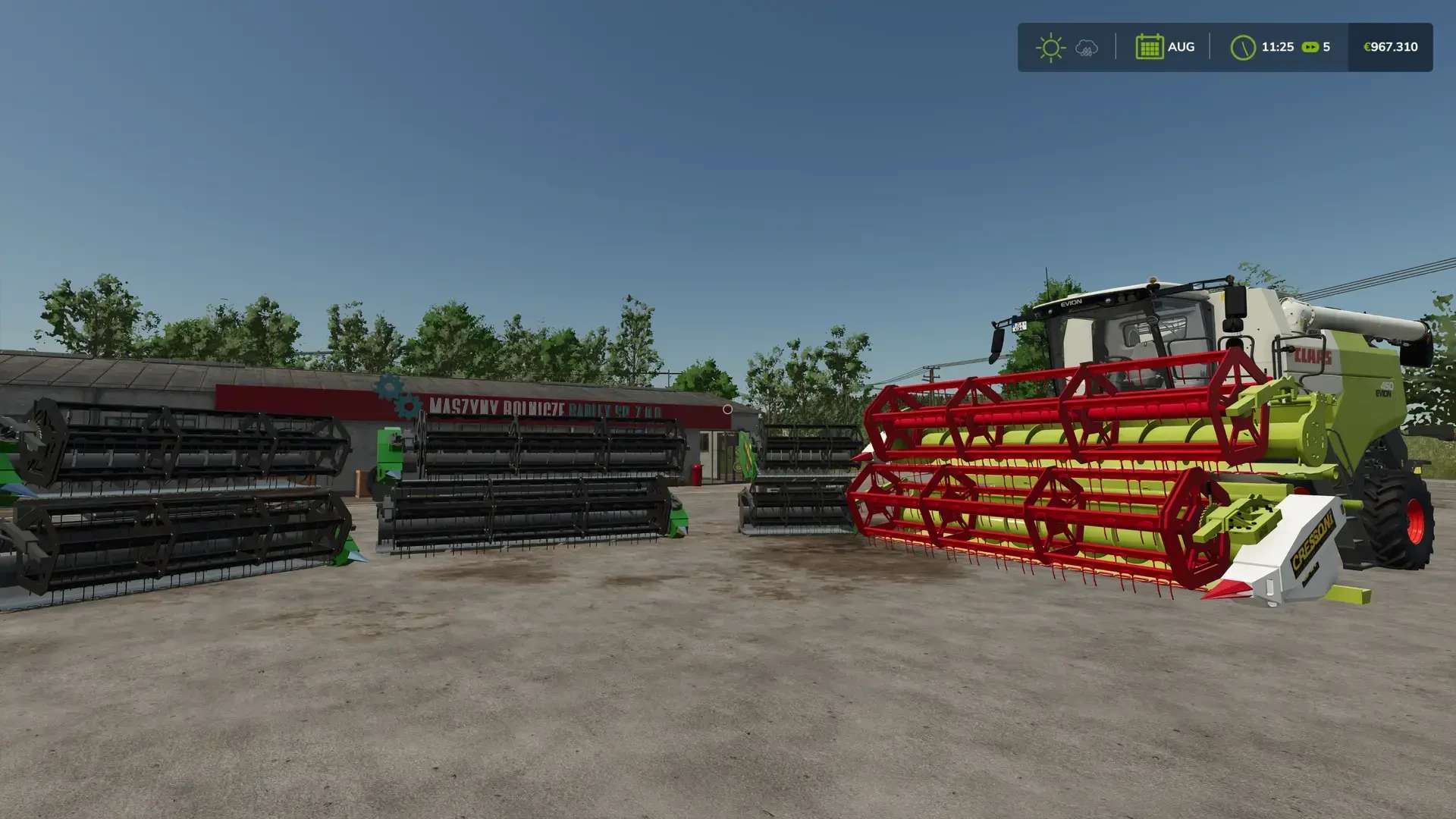Viewport: 1456px width, 819px height.
Task: Click the green calendar icon beside AUG
Action: click(1149, 47)
